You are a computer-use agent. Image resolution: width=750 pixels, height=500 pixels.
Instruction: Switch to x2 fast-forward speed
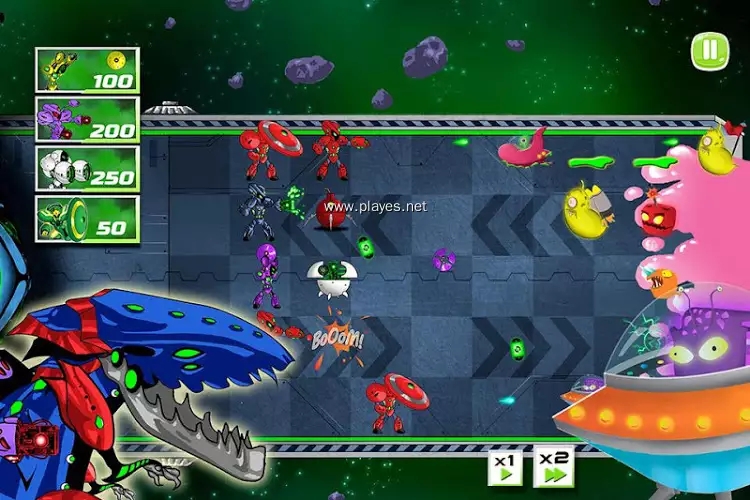point(553,466)
